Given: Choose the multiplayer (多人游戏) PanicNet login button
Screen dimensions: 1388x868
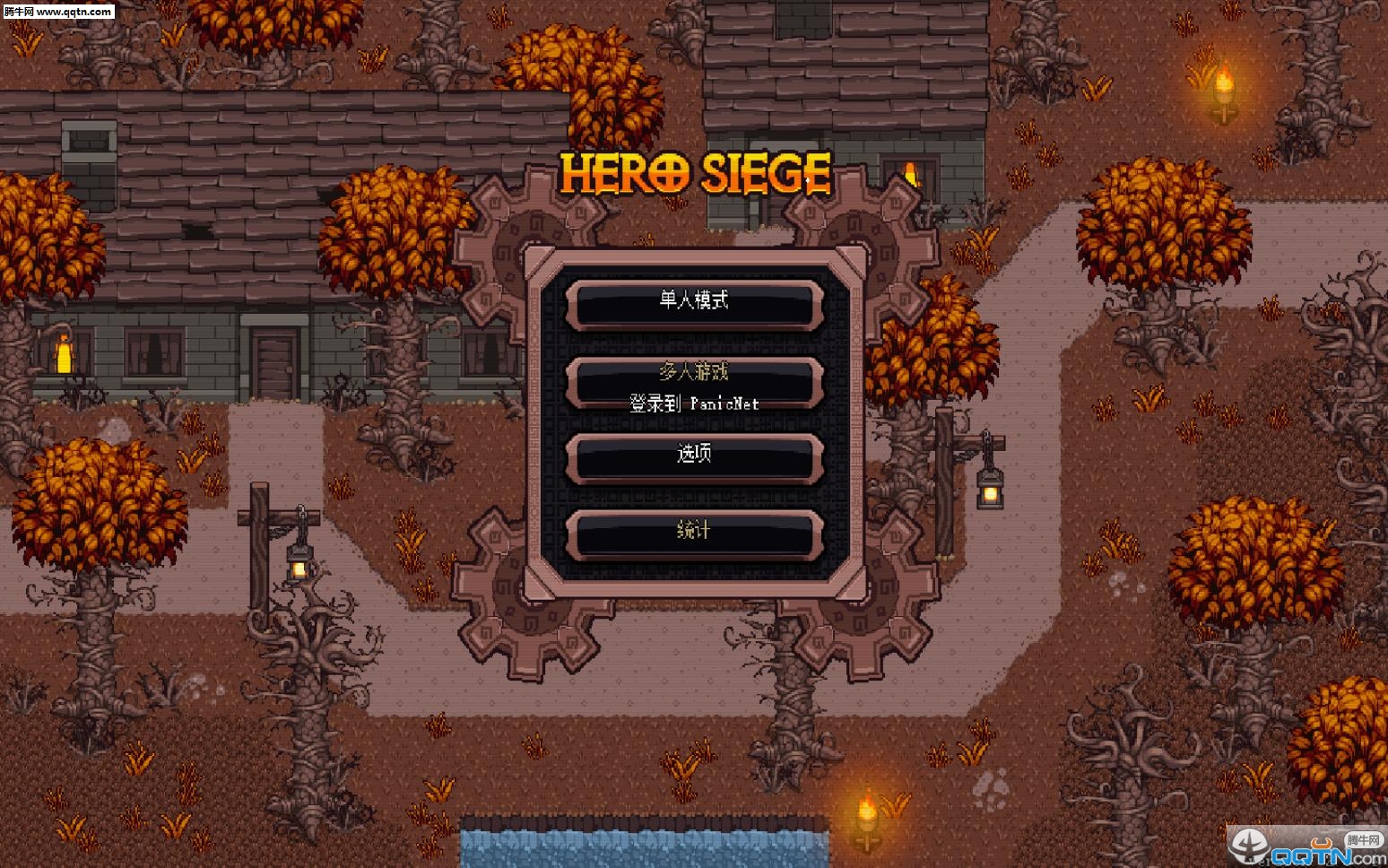Looking at the screenshot, I should click(694, 384).
